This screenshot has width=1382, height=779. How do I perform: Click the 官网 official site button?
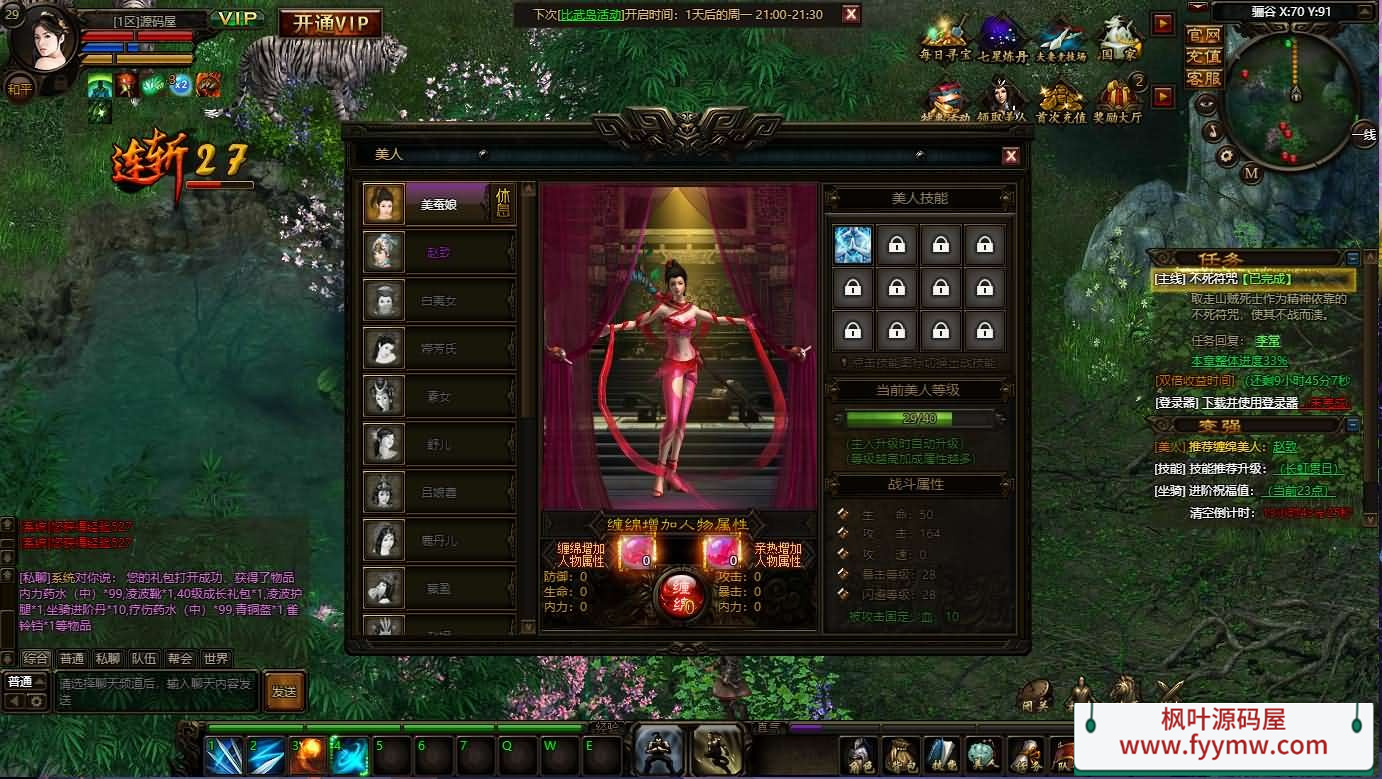pyautogui.click(x=1203, y=35)
